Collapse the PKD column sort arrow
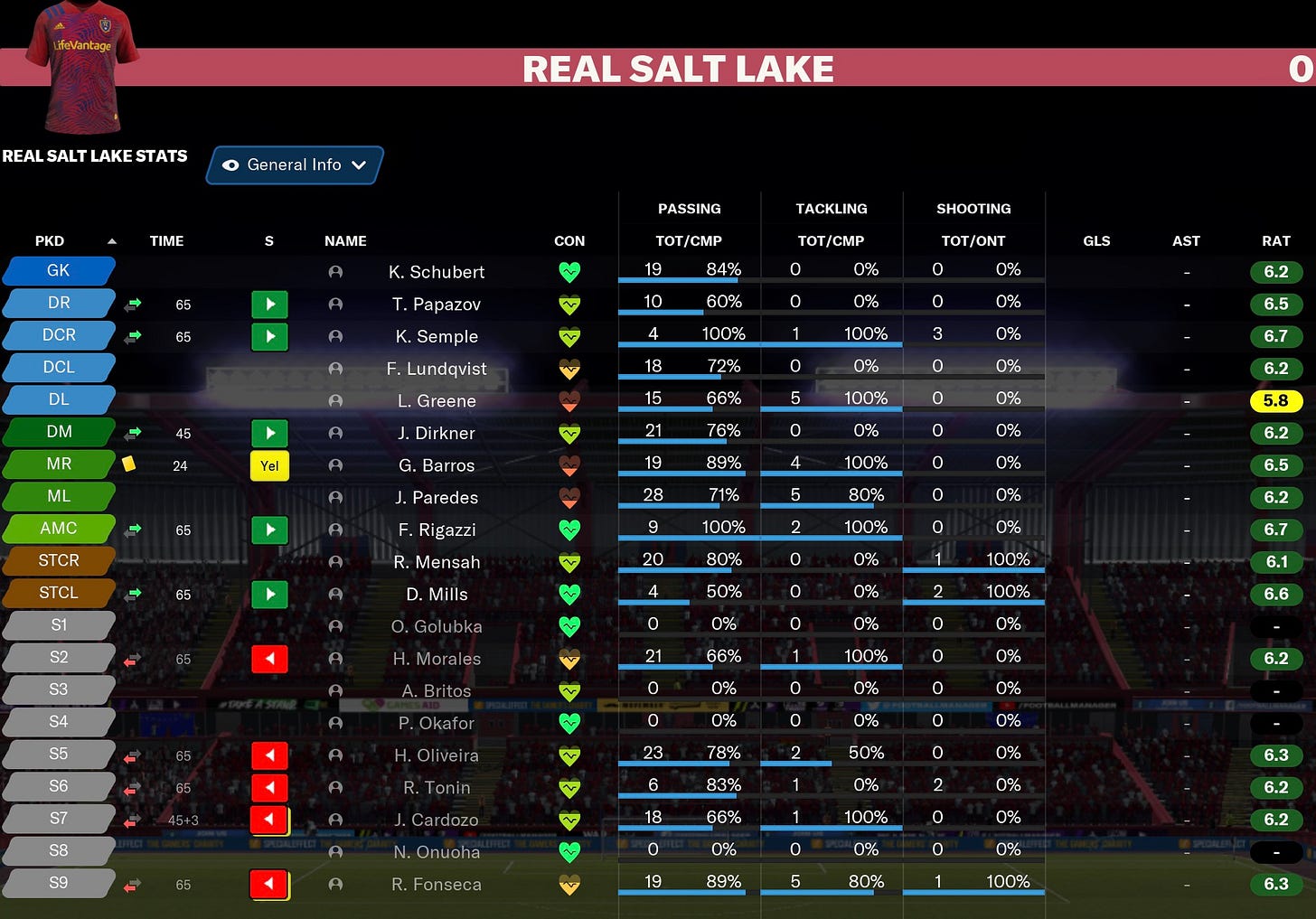Image resolution: width=1316 pixels, height=919 pixels. point(111,240)
